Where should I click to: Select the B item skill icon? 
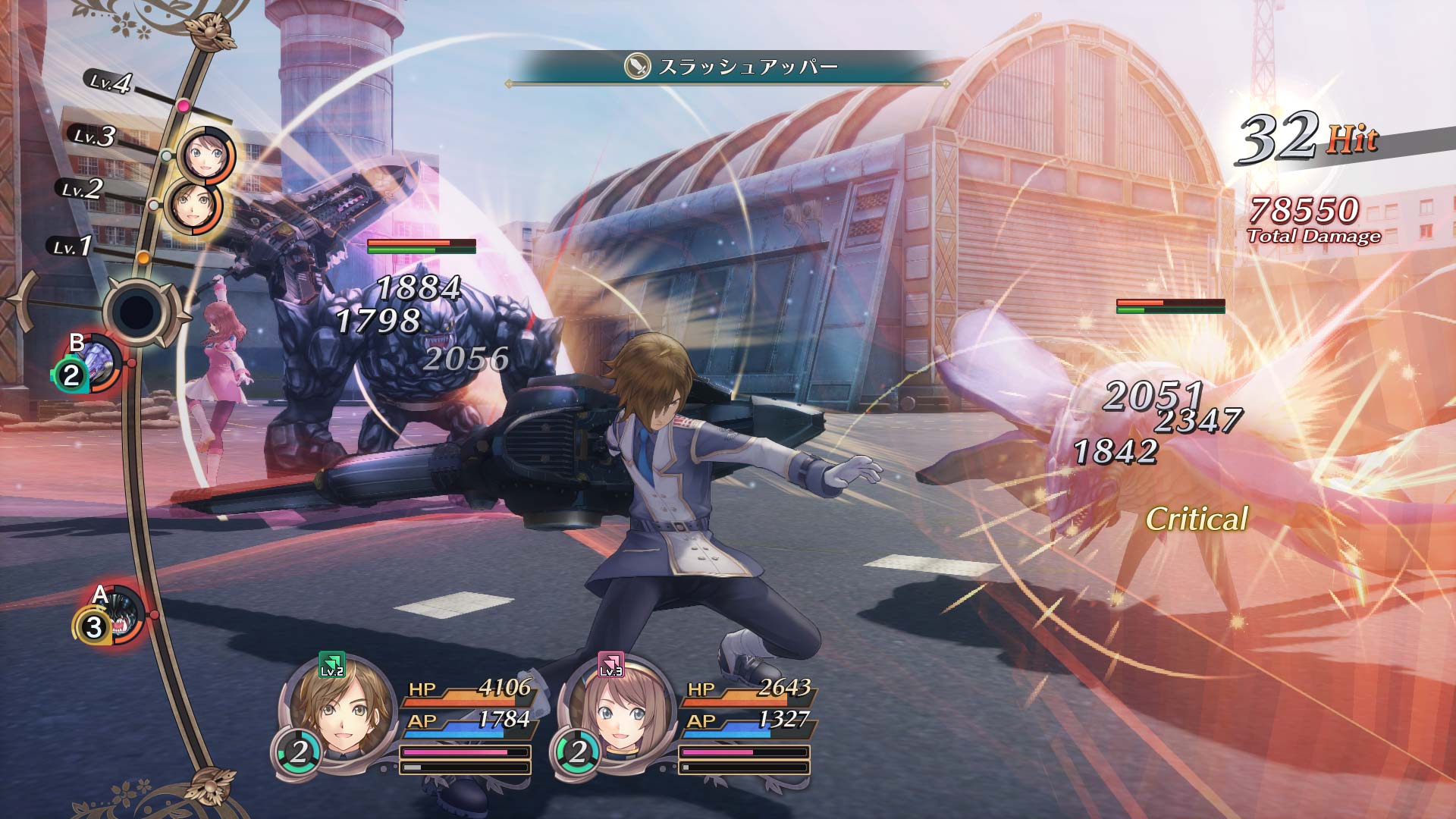tap(99, 362)
